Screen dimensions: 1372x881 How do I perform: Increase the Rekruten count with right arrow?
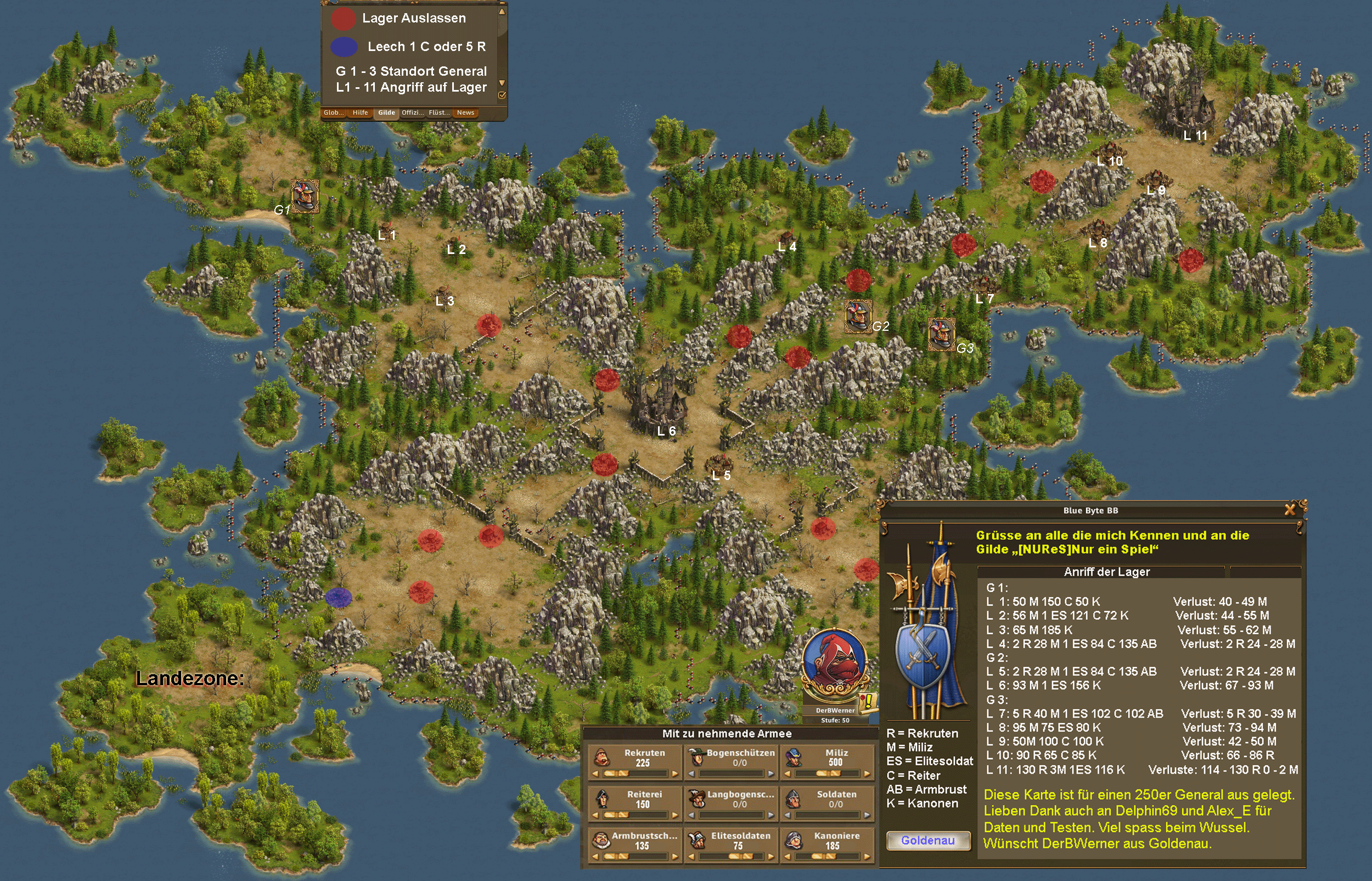[675, 774]
